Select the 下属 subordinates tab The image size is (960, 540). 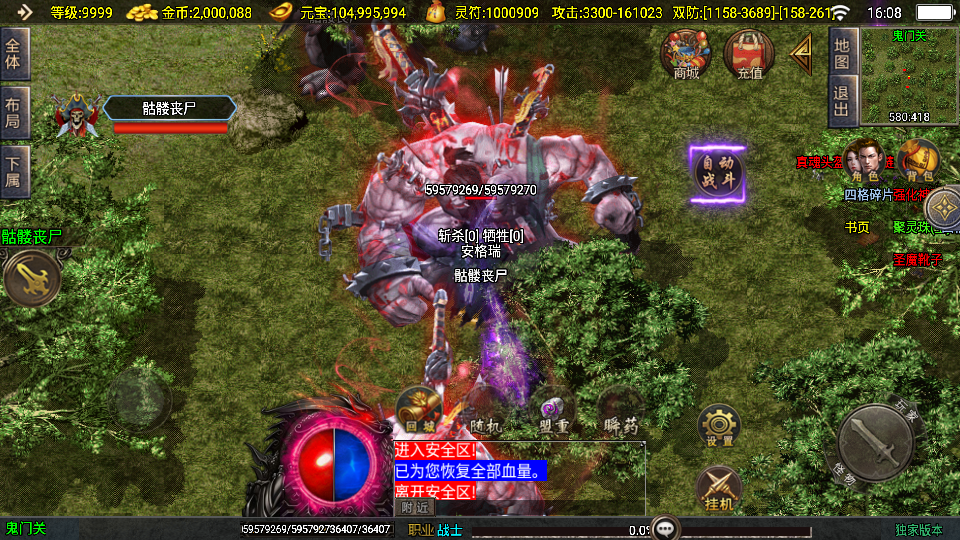pos(15,171)
